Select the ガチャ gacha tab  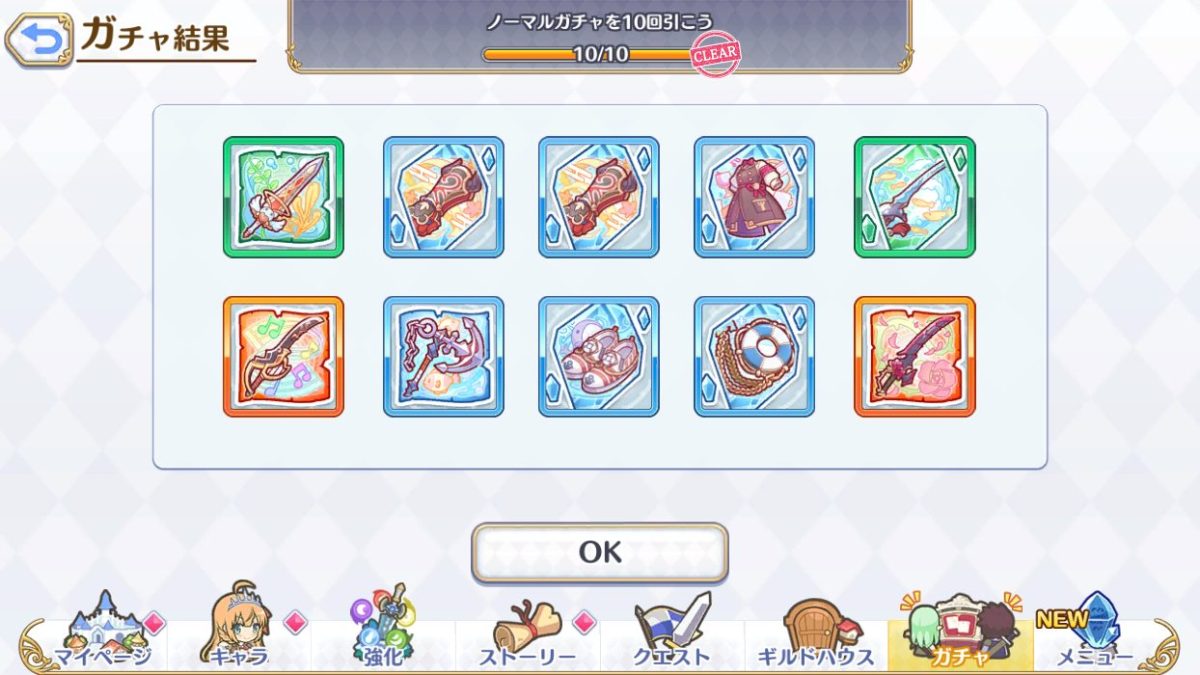(959, 630)
